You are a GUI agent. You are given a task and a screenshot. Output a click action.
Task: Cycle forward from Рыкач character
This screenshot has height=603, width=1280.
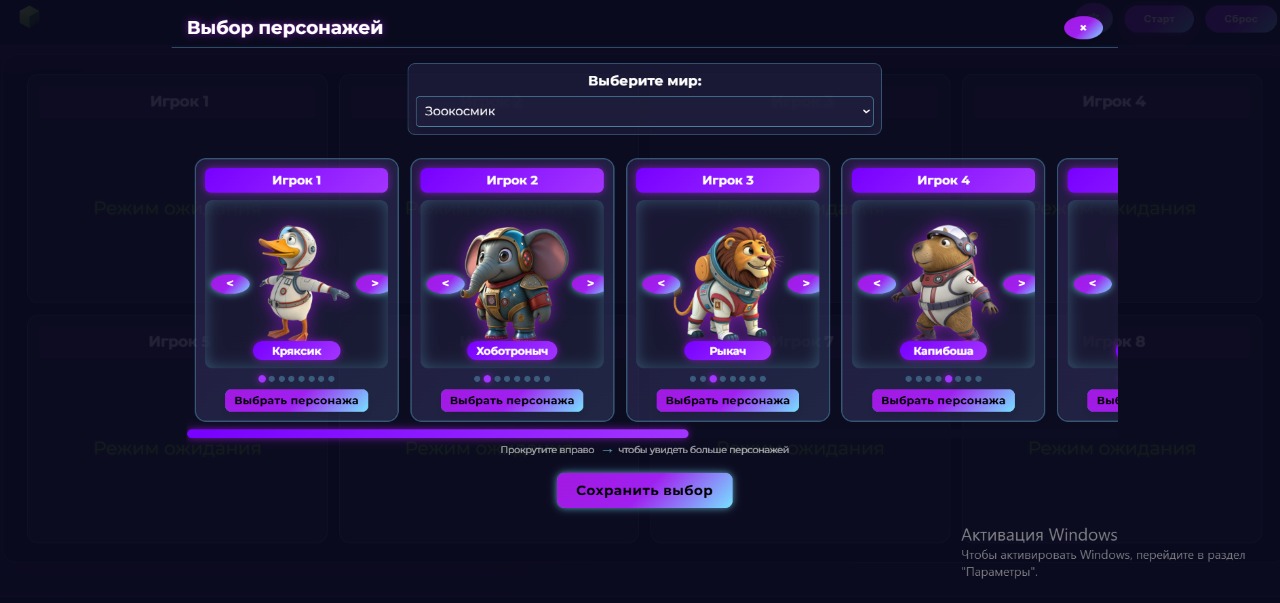coord(804,284)
